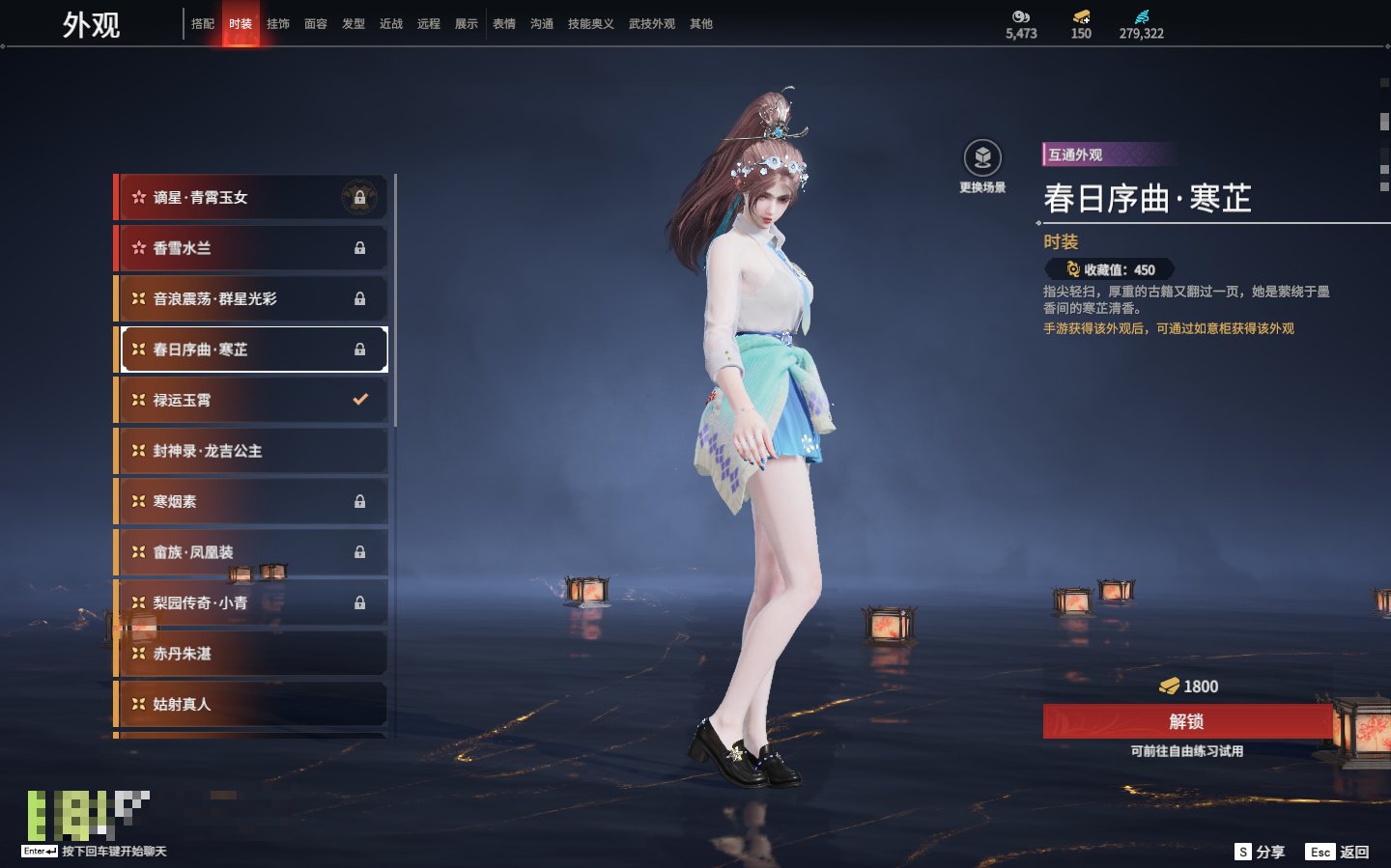Switch to the 武技外观 tab
1391x868 pixels.
coord(652,24)
